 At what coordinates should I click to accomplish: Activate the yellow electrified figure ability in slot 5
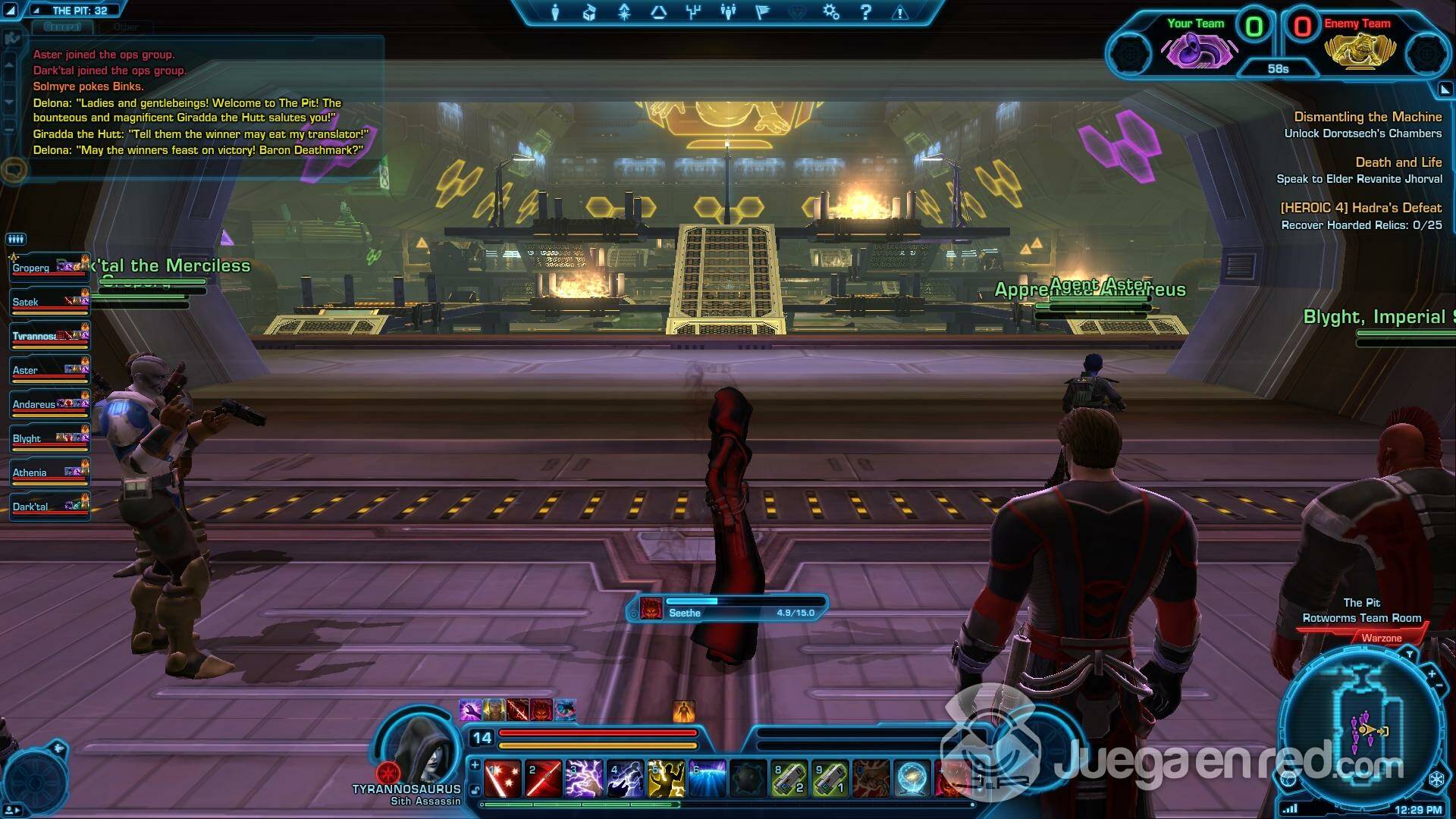coord(666,779)
